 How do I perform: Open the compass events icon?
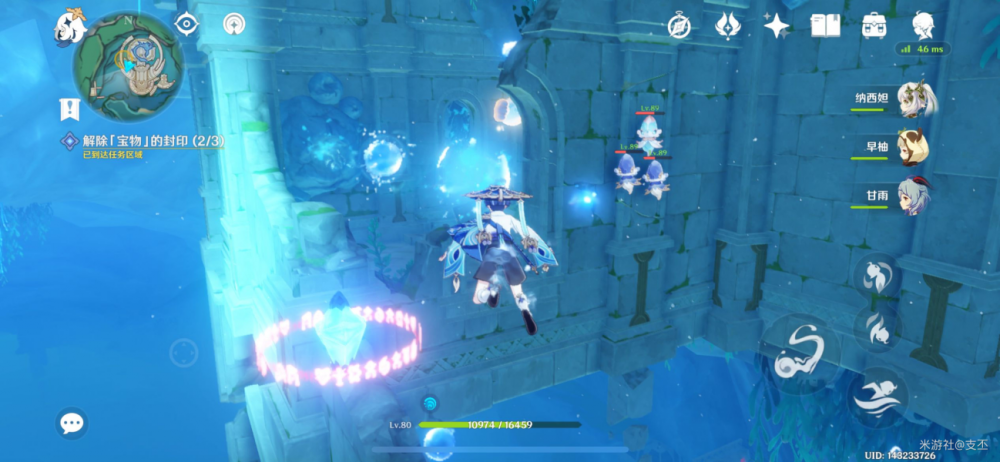(x=681, y=25)
